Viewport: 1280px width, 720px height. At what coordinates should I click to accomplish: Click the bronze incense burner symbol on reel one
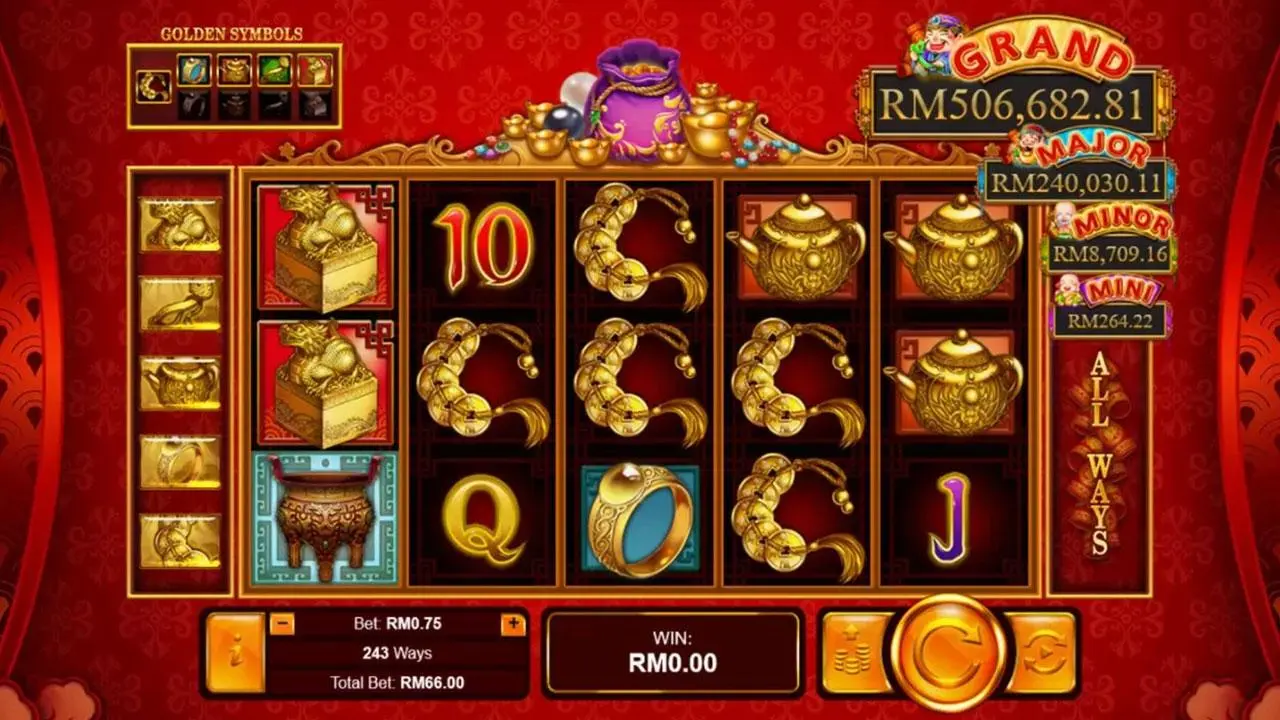pos(324,516)
